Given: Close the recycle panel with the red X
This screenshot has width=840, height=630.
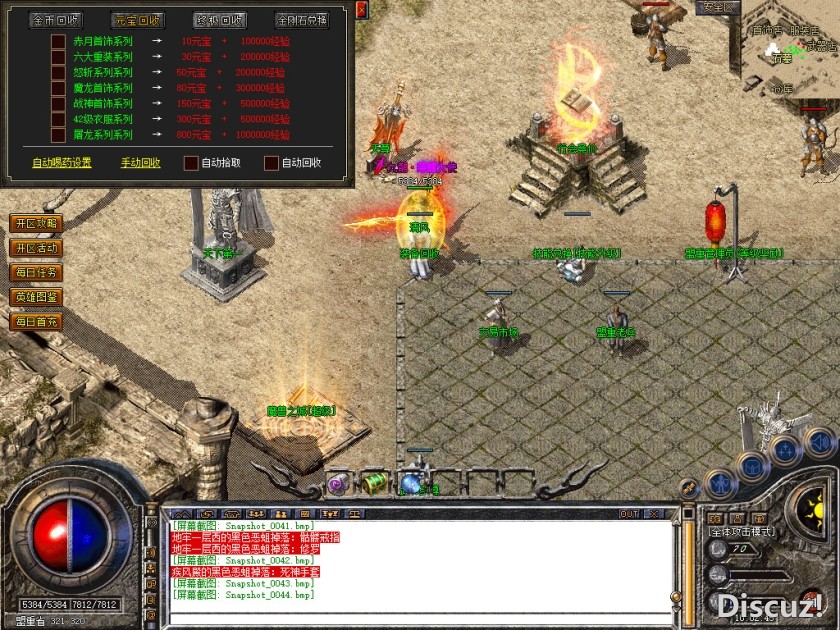Looking at the screenshot, I should click(361, 9).
